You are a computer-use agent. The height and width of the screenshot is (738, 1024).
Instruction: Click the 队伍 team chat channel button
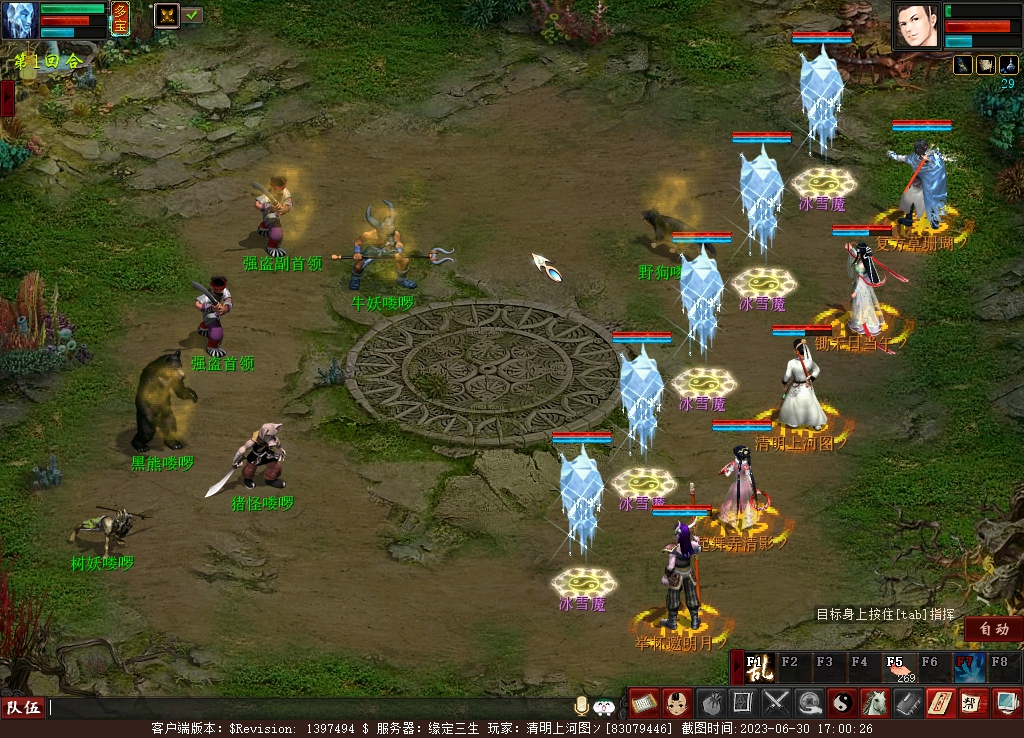coord(23,708)
